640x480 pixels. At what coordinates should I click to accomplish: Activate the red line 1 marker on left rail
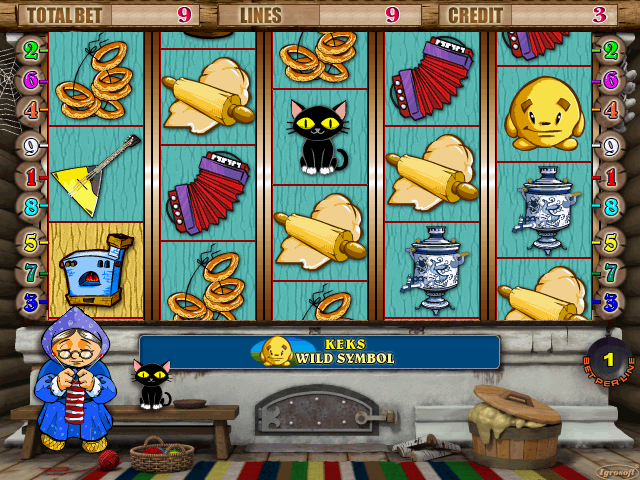click(31, 177)
